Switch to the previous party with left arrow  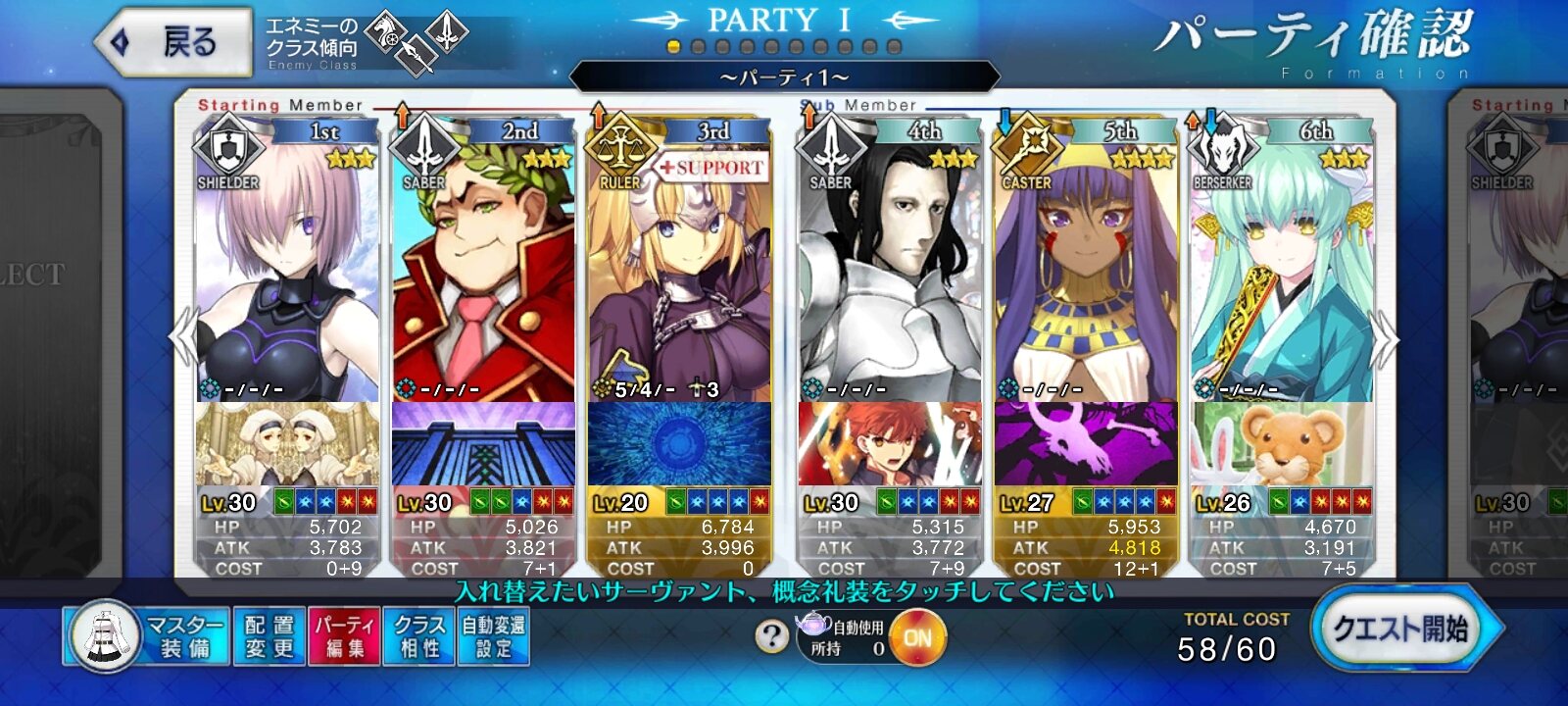184,338
